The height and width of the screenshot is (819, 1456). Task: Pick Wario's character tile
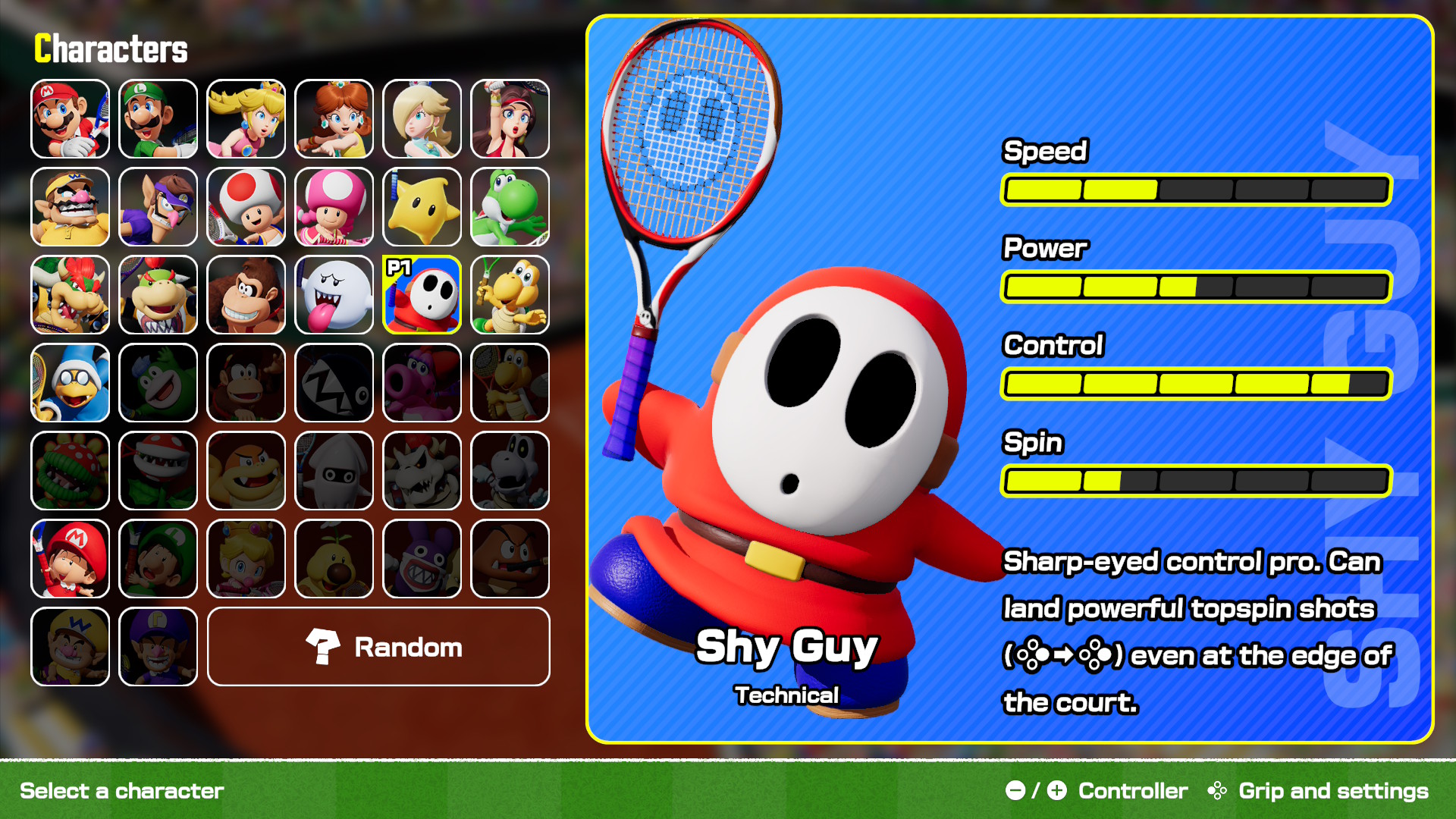[70, 207]
